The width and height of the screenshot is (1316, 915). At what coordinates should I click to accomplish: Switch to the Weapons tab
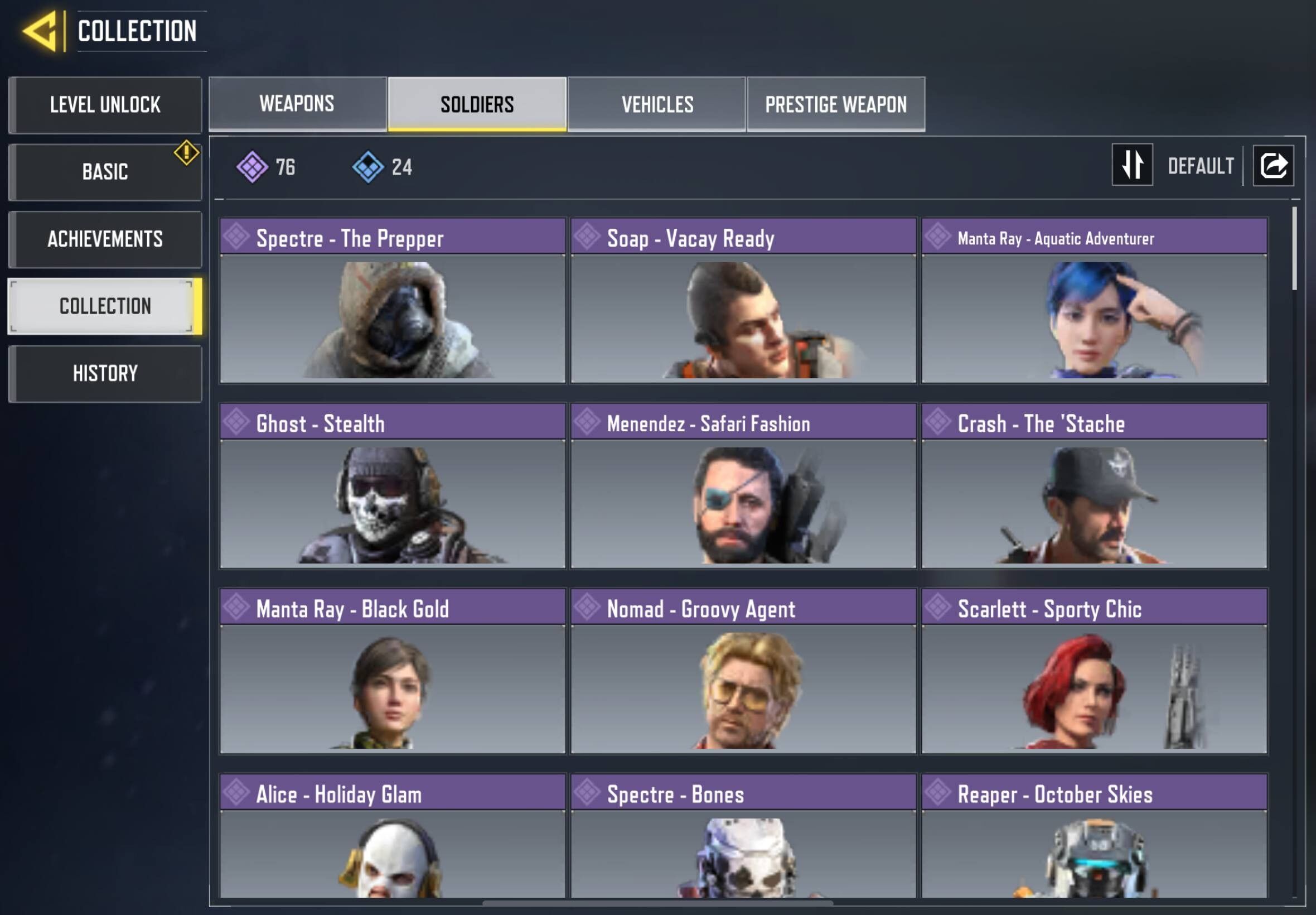[x=297, y=104]
